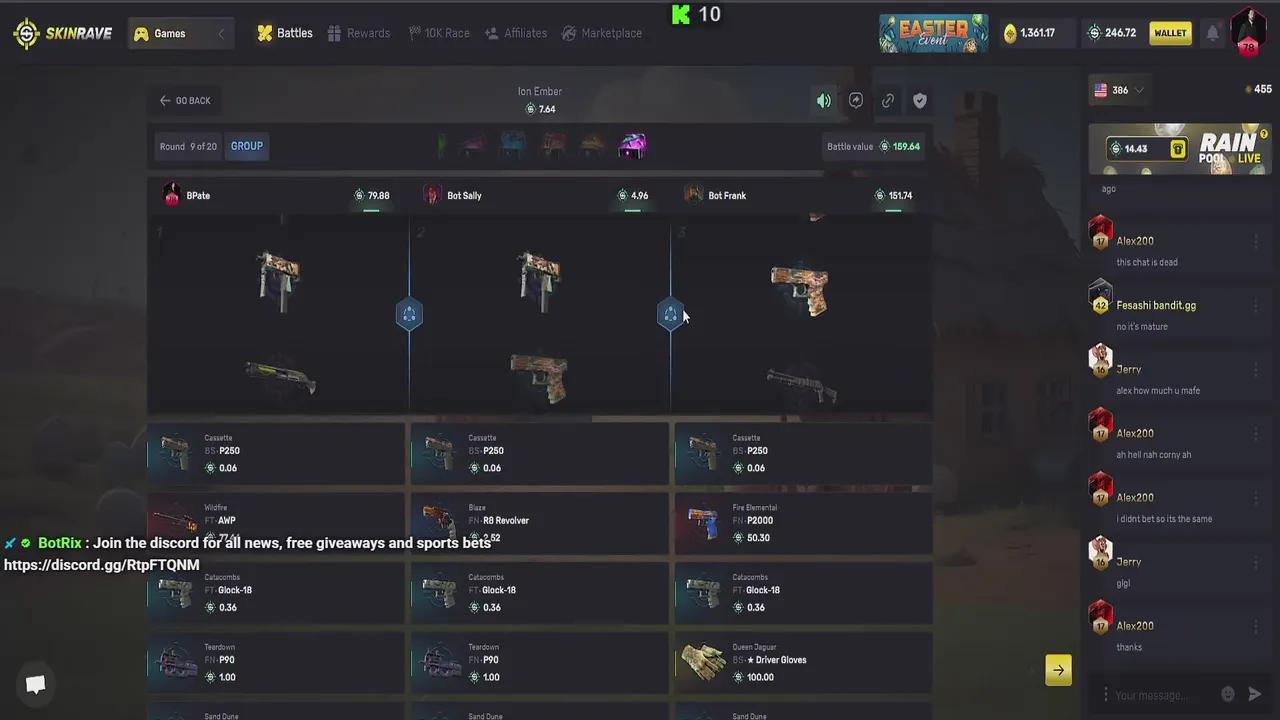This screenshot has width=1280, height=720.
Task: Open the Discord invite link from BotRix
Action: click(x=101, y=564)
